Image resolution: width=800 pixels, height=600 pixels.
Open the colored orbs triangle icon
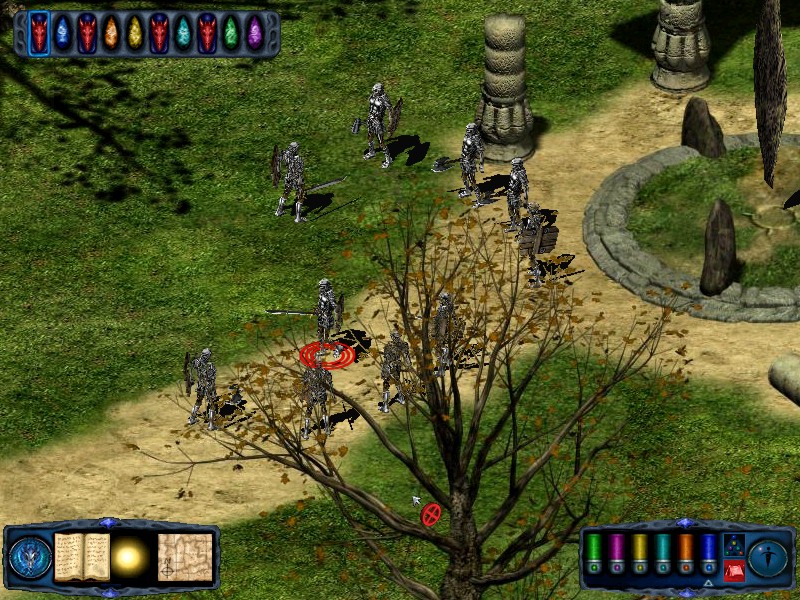click(x=733, y=544)
